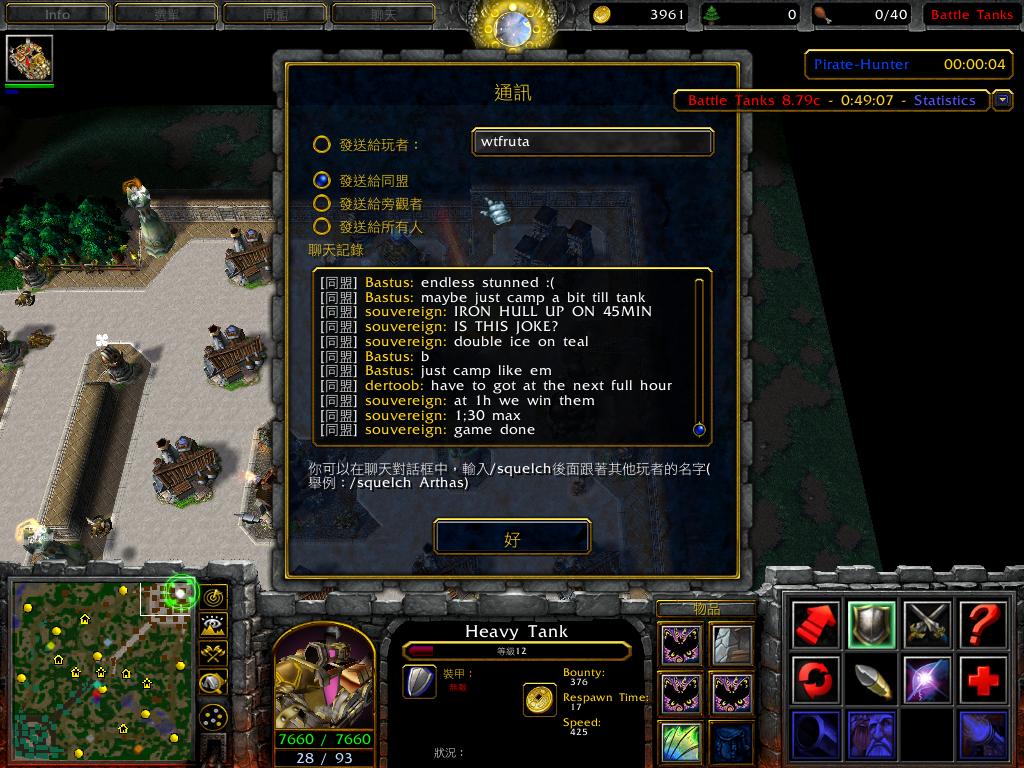Image resolution: width=1024 pixels, height=768 pixels.
Task: Open the Info menu button
Action: pyautogui.click(x=57, y=14)
